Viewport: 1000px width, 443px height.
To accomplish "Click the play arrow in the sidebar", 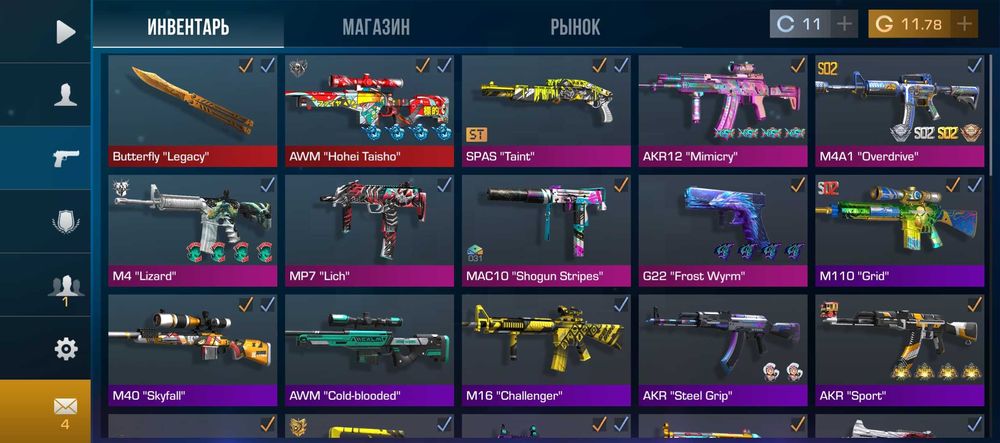I will click(x=65, y=32).
